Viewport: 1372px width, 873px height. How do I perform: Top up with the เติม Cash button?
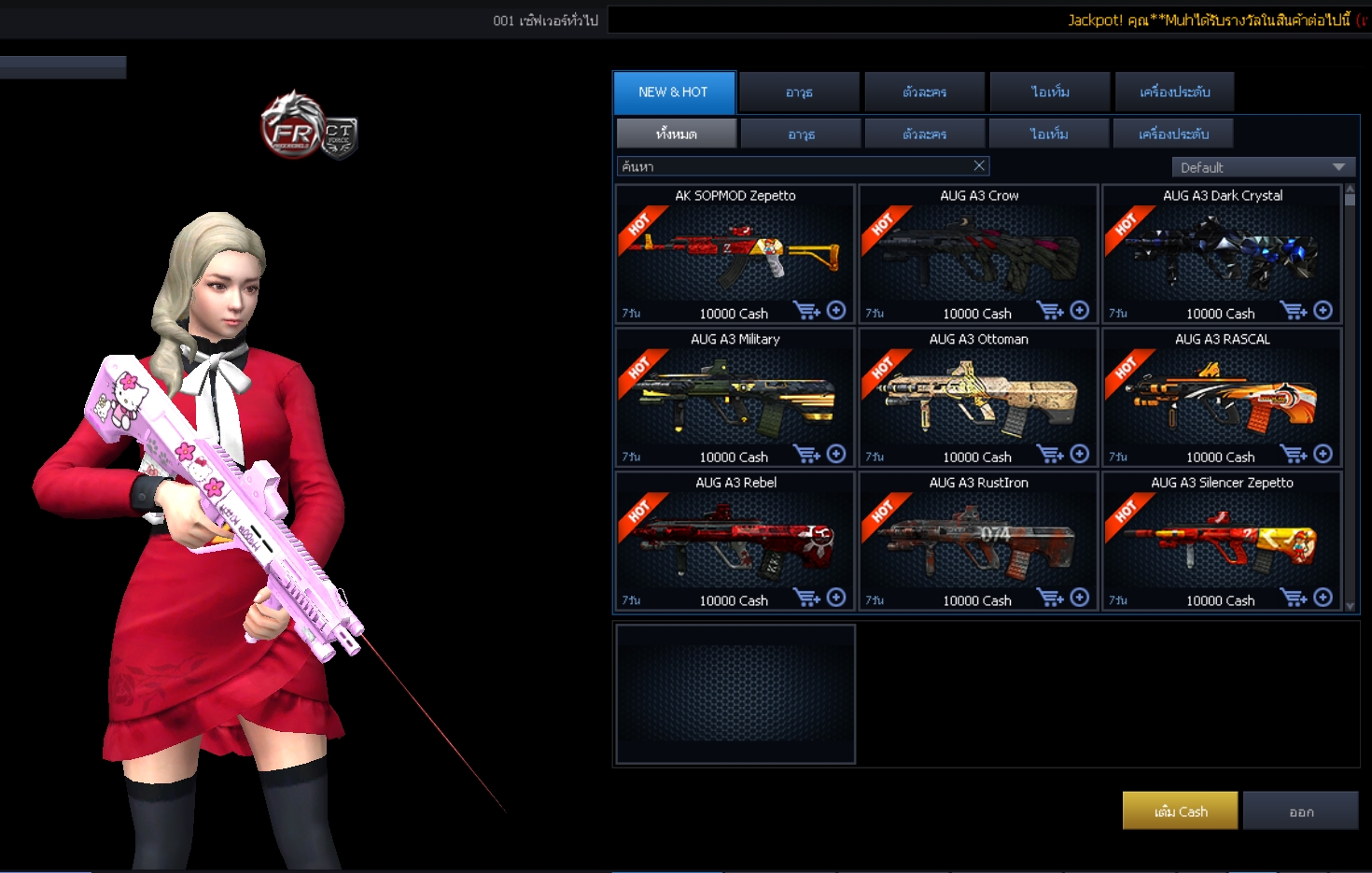click(1180, 811)
